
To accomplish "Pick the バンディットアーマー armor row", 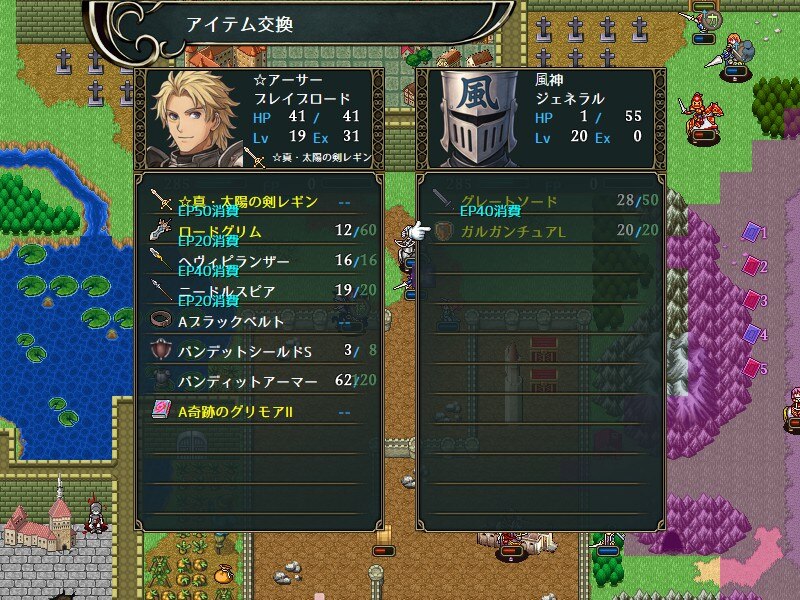I will pyautogui.click(x=258, y=381).
